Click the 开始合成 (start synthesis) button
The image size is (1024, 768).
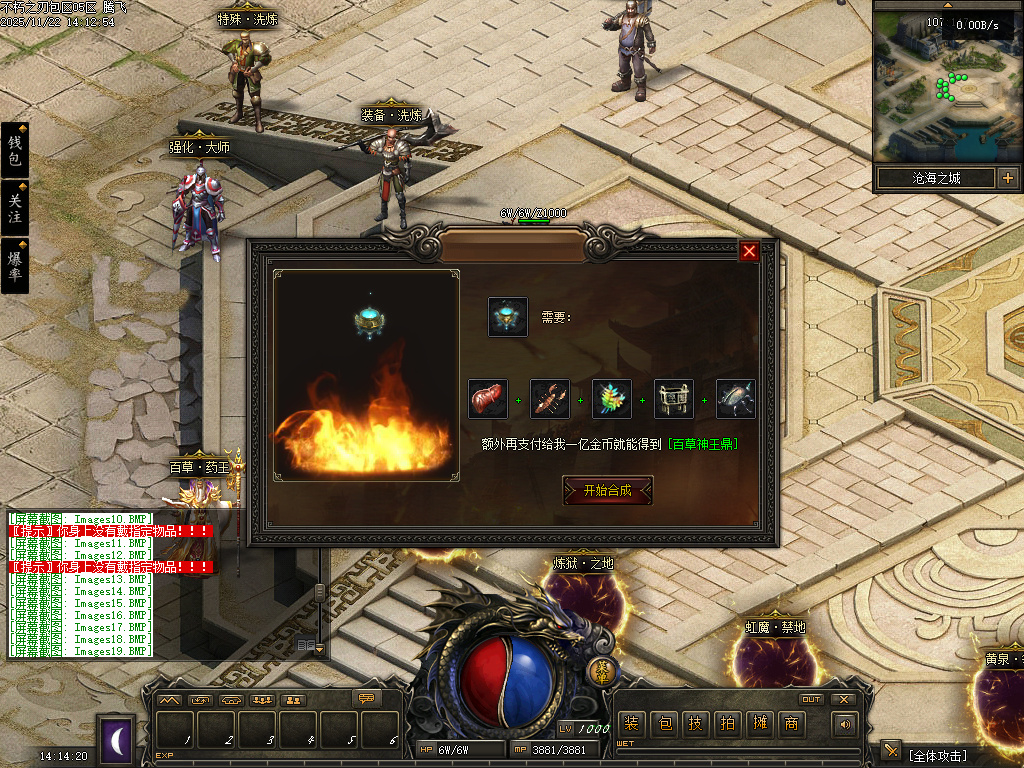coord(608,490)
